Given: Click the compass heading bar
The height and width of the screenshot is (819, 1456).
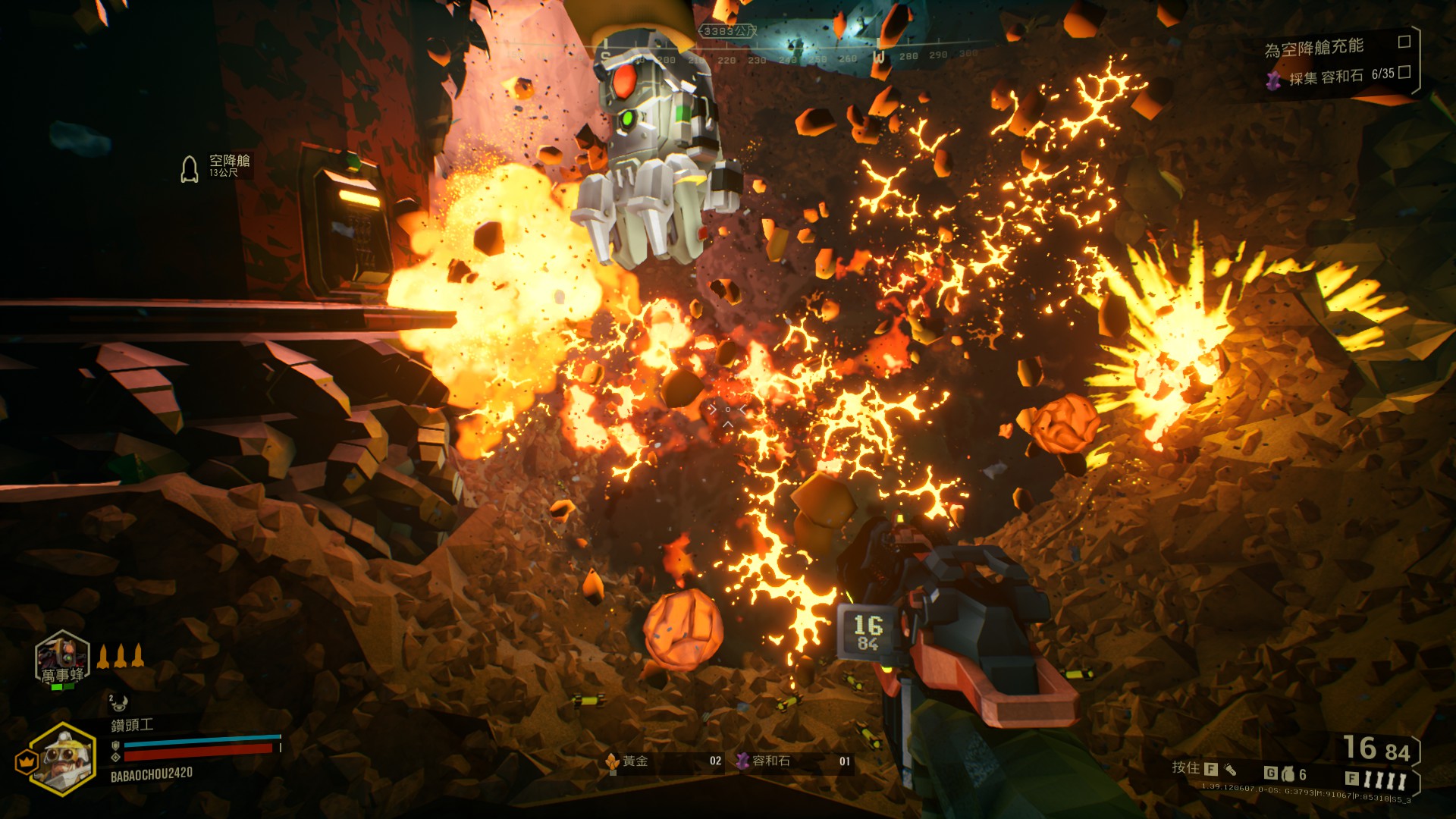Looking at the screenshot, I should click(789, 58).
